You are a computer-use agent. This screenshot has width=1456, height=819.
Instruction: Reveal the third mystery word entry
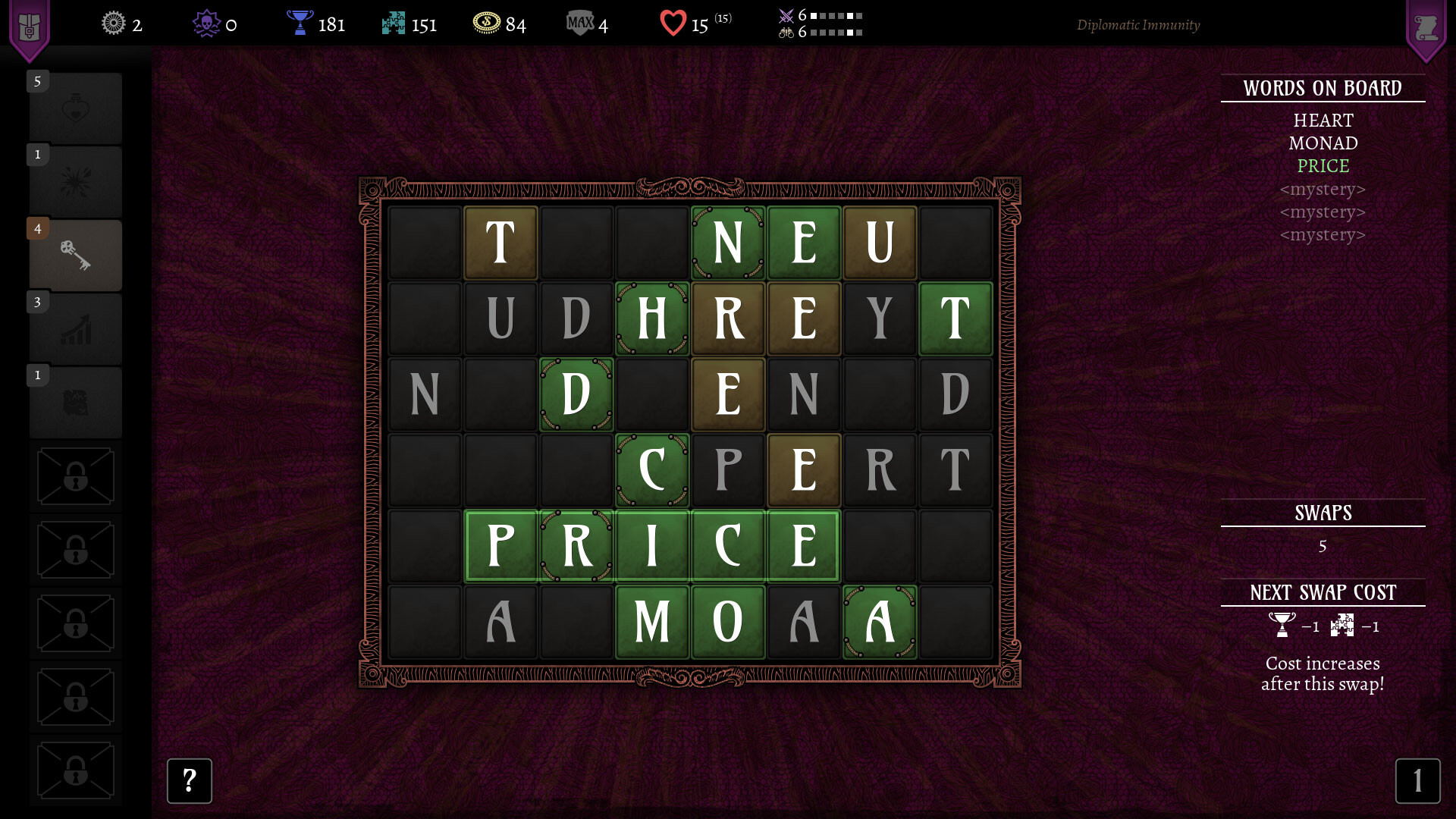(x=1323, y=234)
